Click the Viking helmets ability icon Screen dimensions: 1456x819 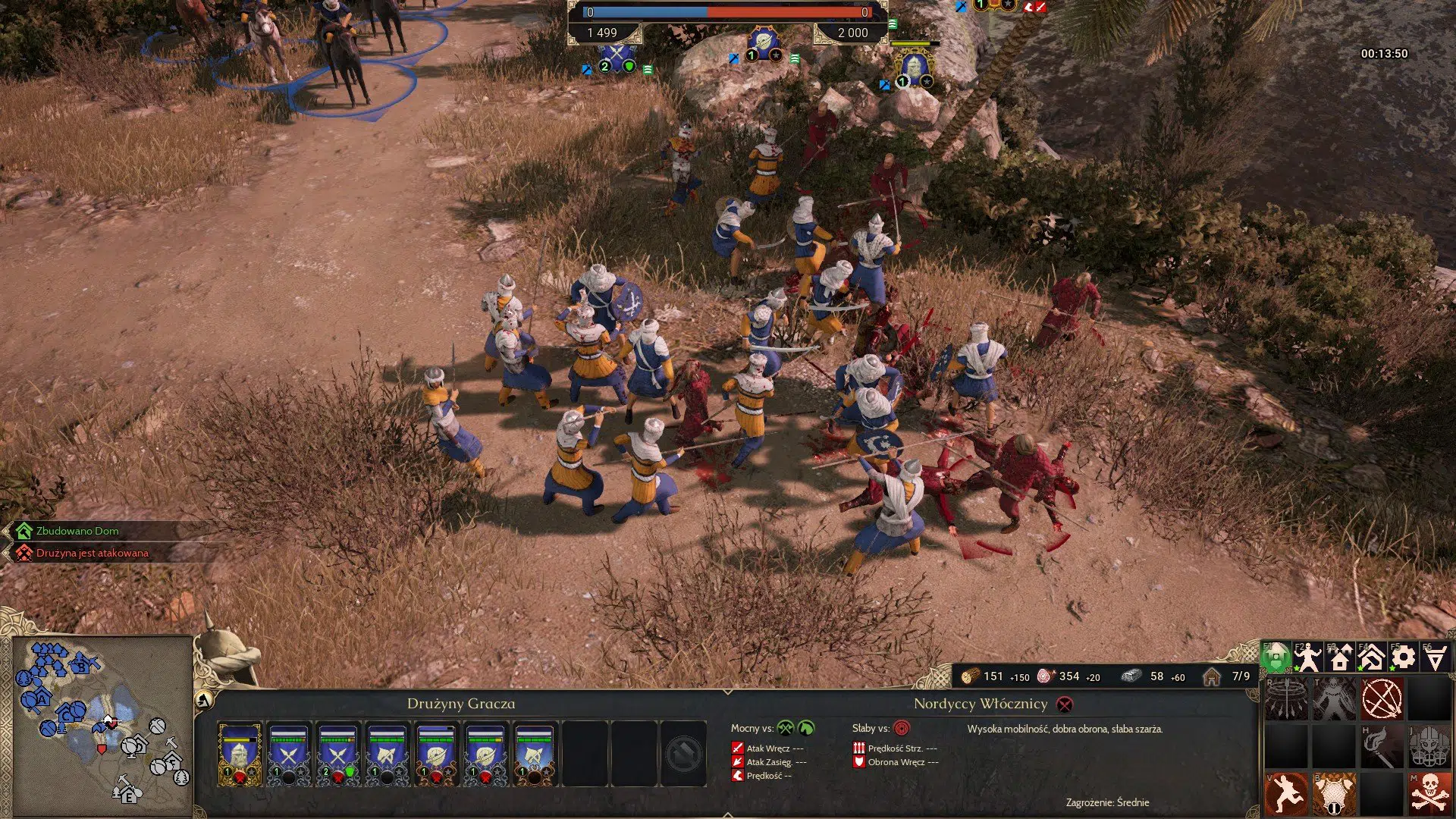coord(1429,747)
